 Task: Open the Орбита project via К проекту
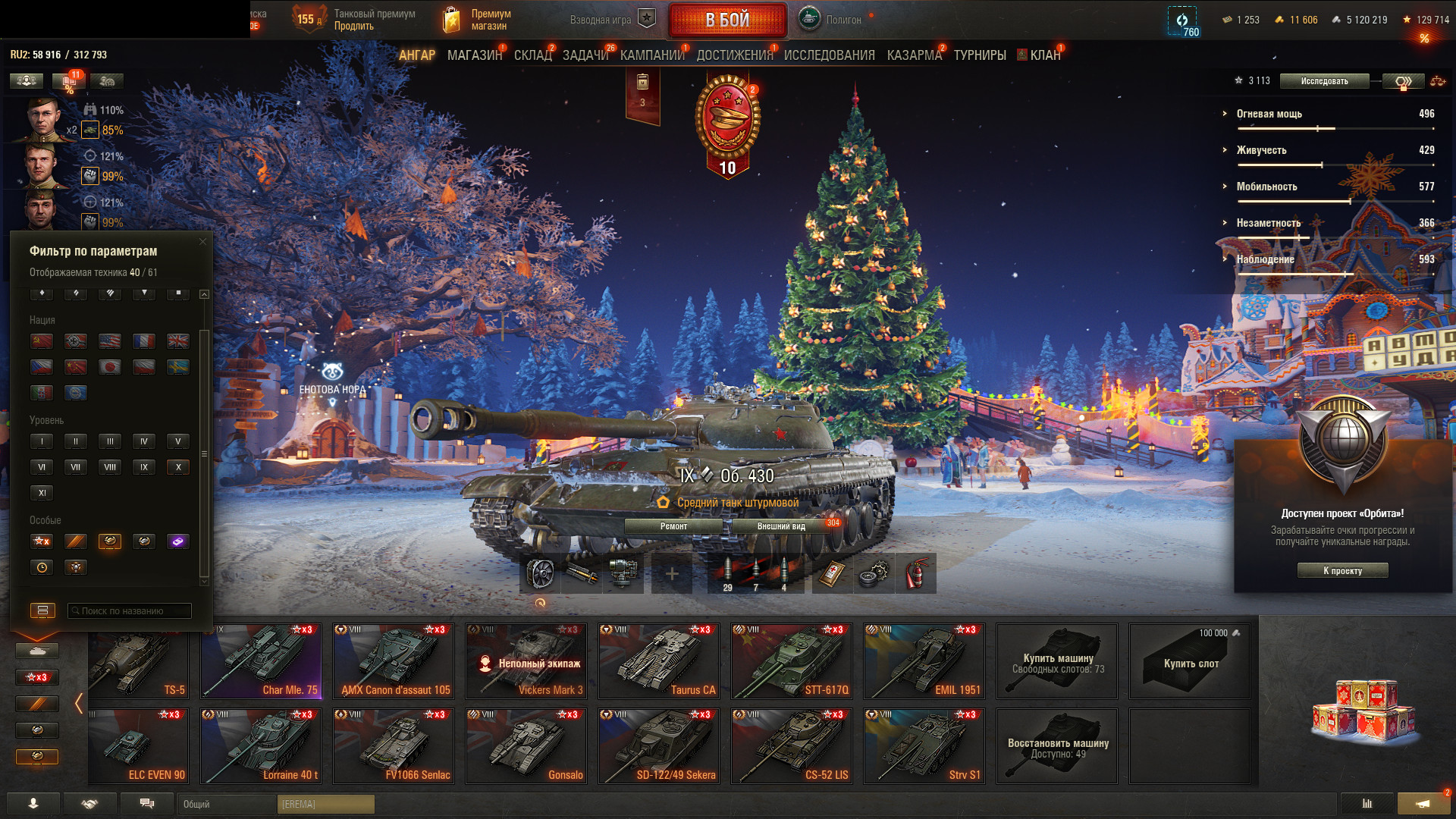tap(1342, 570)
